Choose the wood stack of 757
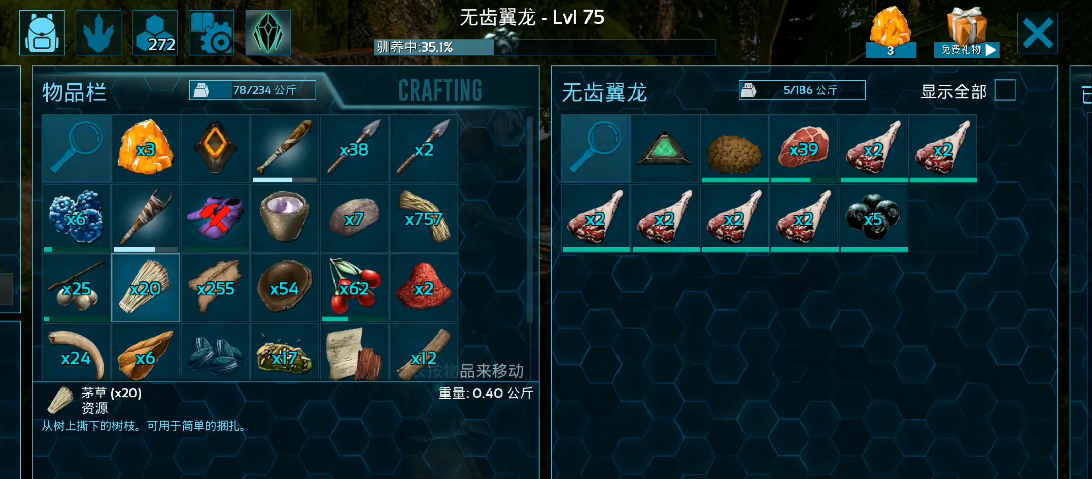Image resolution: width=1092 pixels, height=479 pixels. tap(424, 218)
